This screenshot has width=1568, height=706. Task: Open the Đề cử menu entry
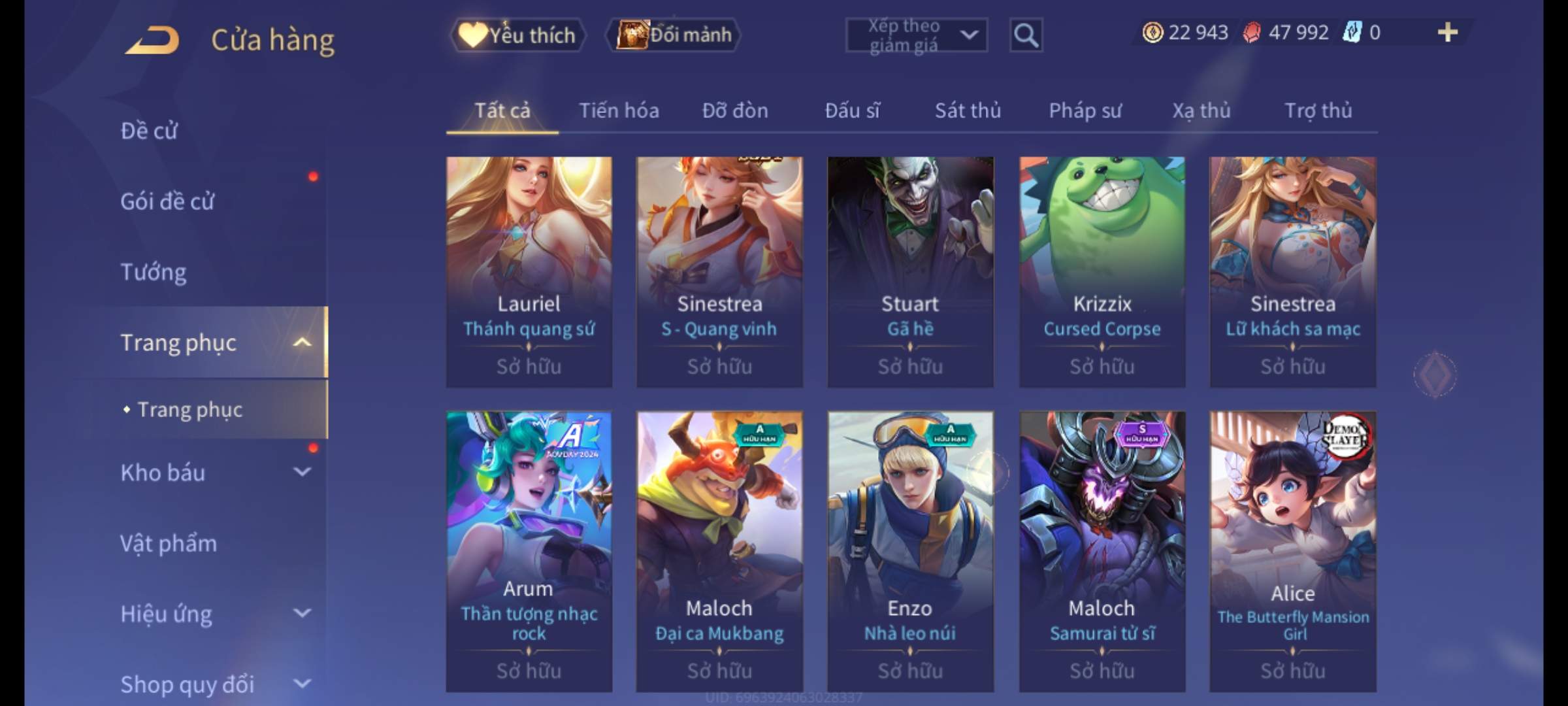pyautogui.click(x=149, y=131)
